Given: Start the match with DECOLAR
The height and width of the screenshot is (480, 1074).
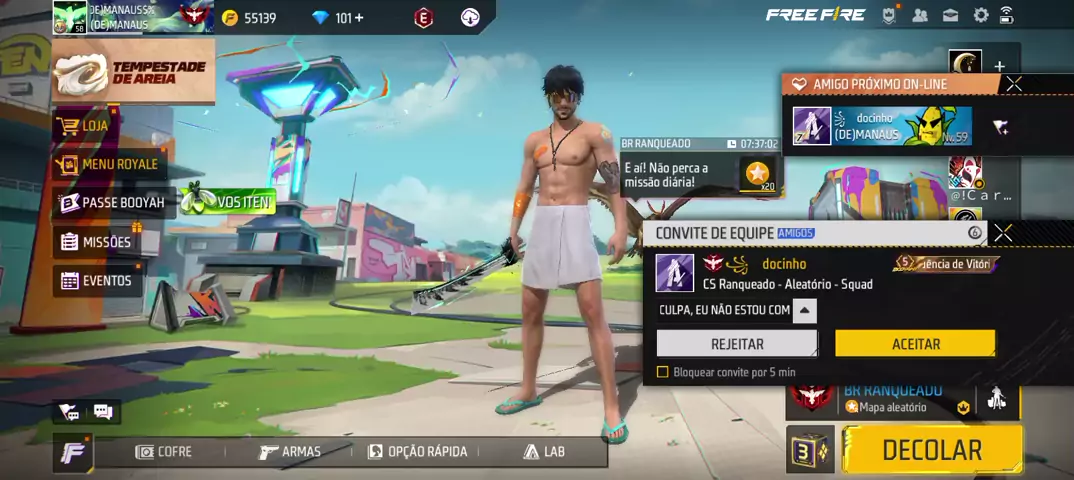Looking at the screenshot, I should click(x=931, y=450).
